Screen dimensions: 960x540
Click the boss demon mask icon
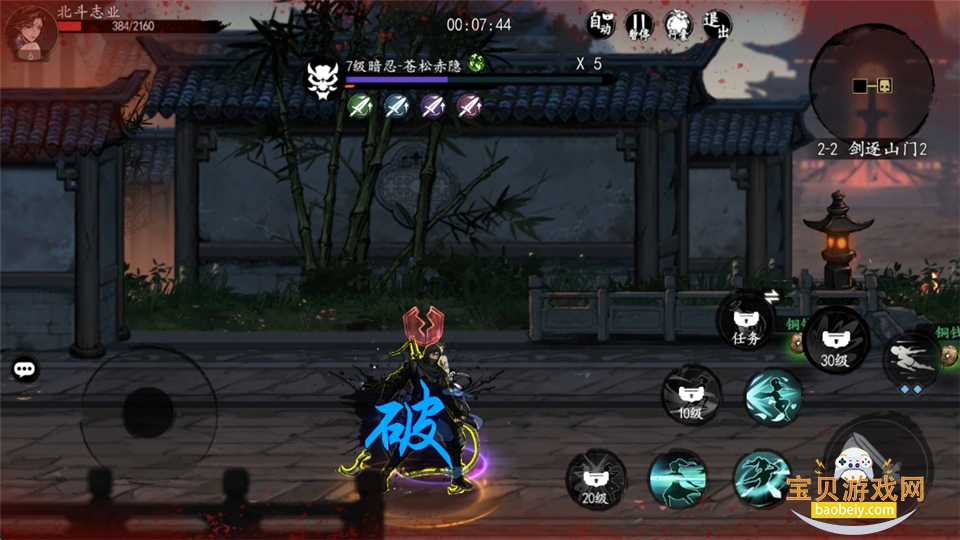323,77
